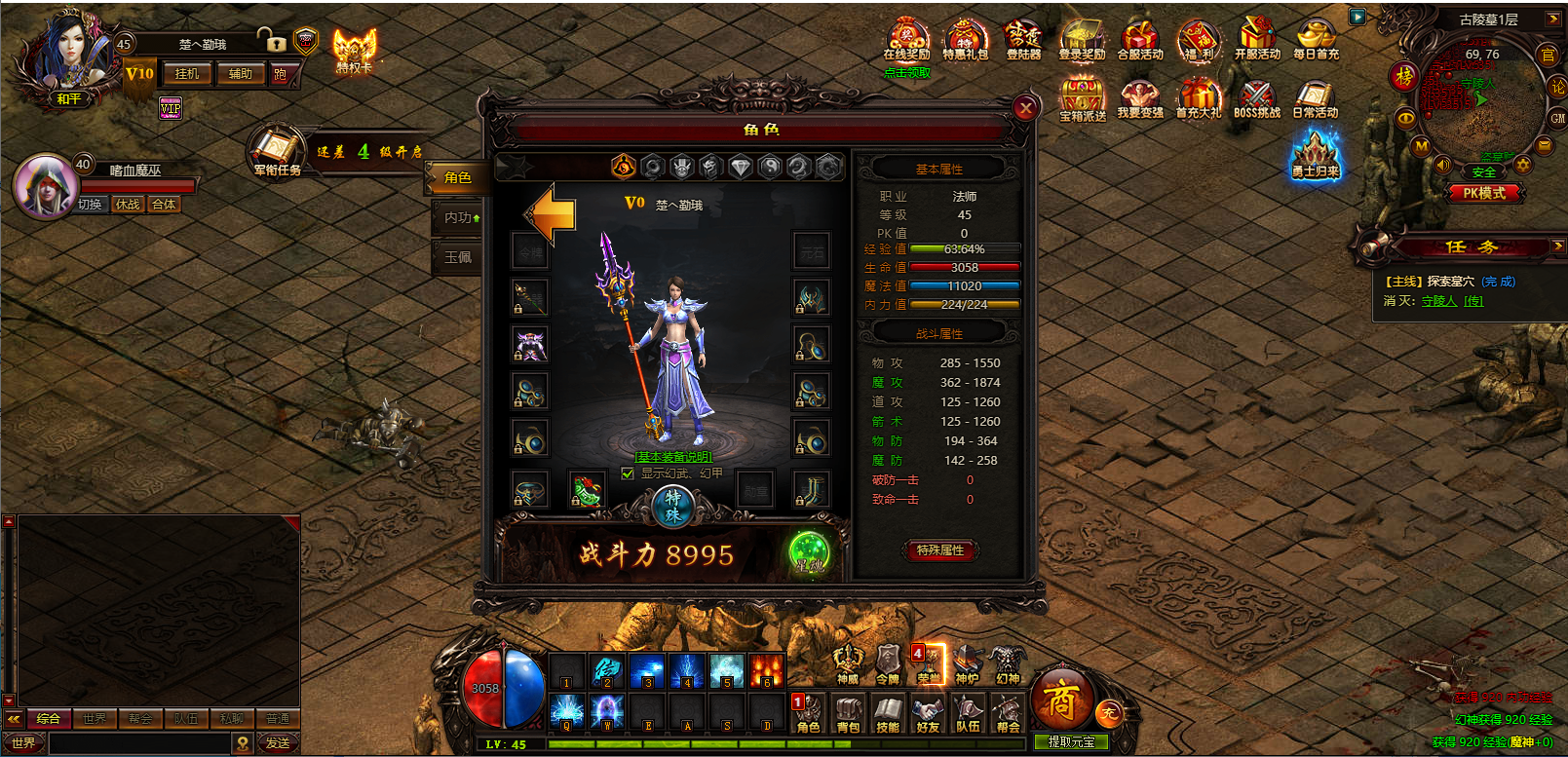This screenshot has width=1568, height=757.
Task: Open the 好友 friends list
Action: point(928,712)
